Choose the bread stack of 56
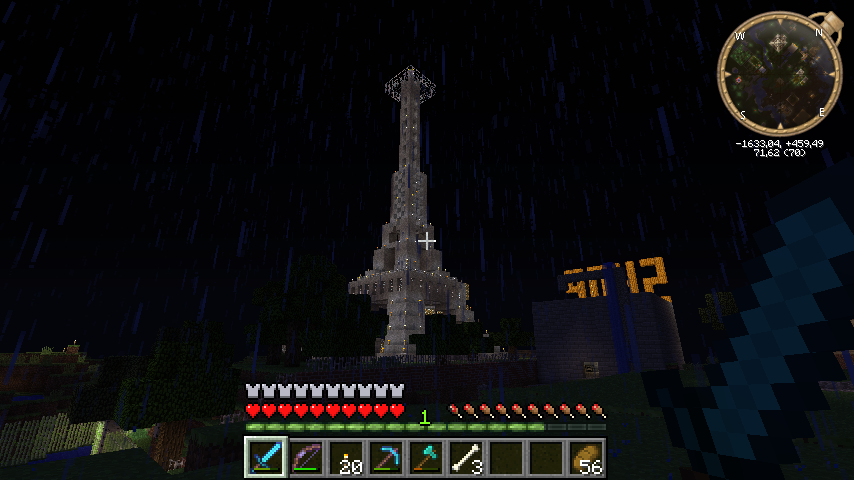Viewport: 854px width, 480px height. click(586, 458)
